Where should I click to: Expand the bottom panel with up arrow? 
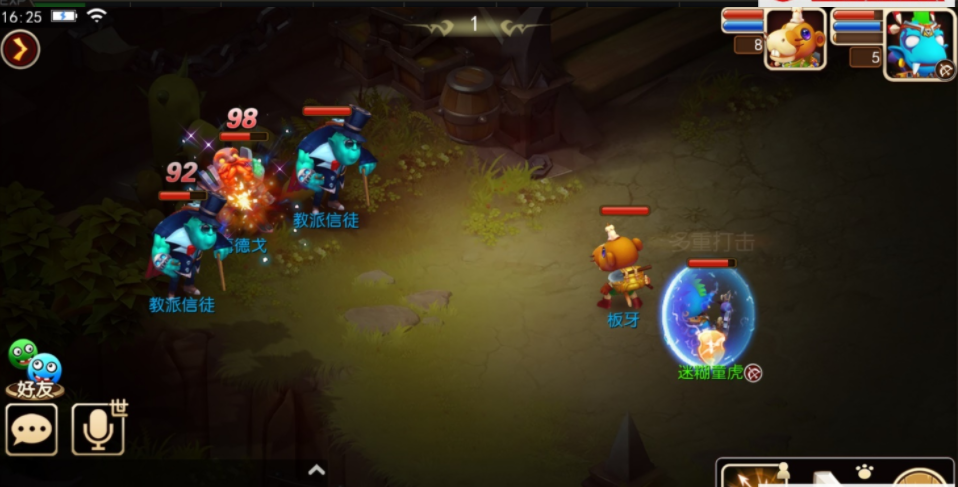pyautogui.click(x=316, y=469)
